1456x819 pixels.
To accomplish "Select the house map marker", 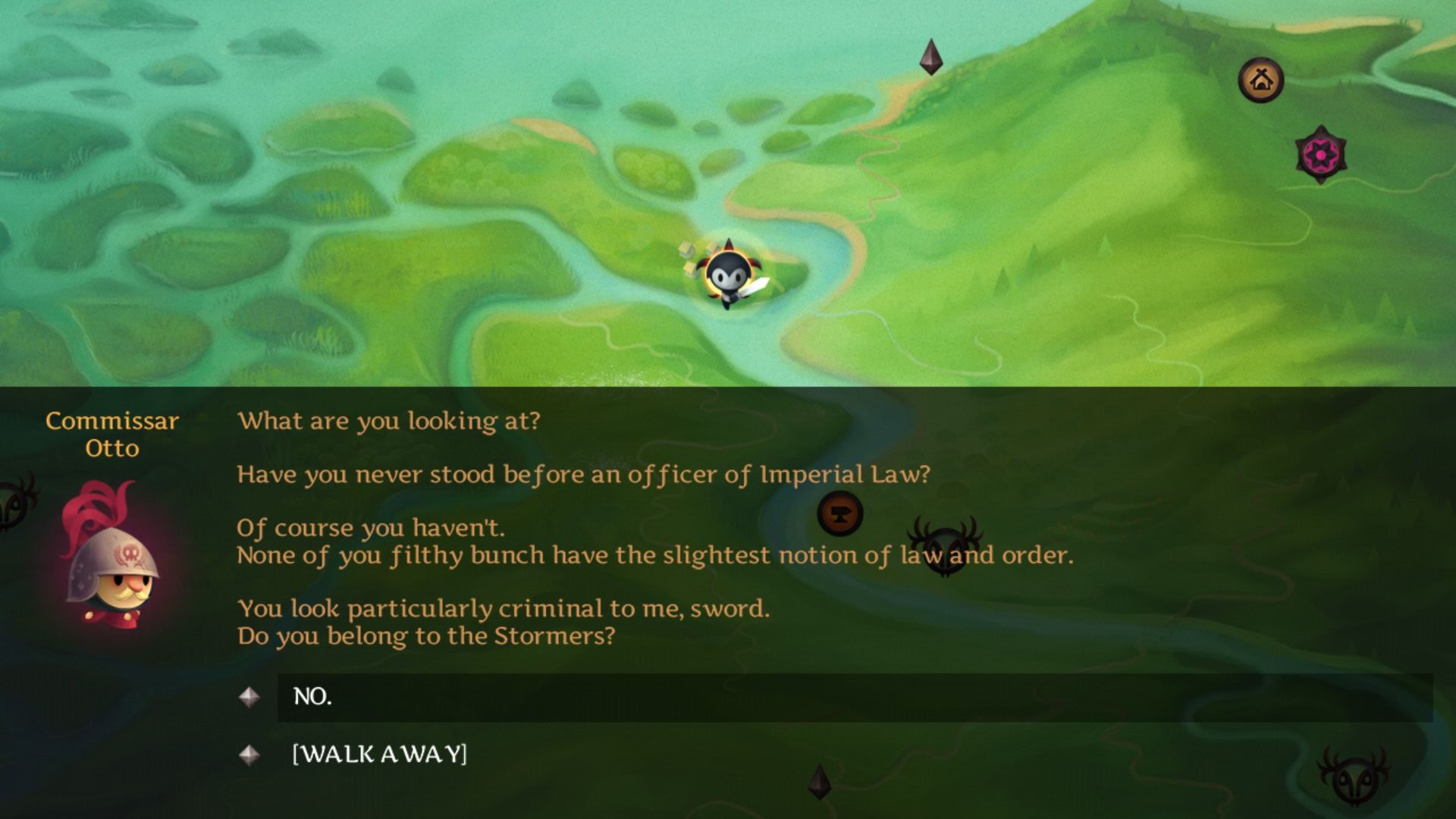I will click(1260, 80).
